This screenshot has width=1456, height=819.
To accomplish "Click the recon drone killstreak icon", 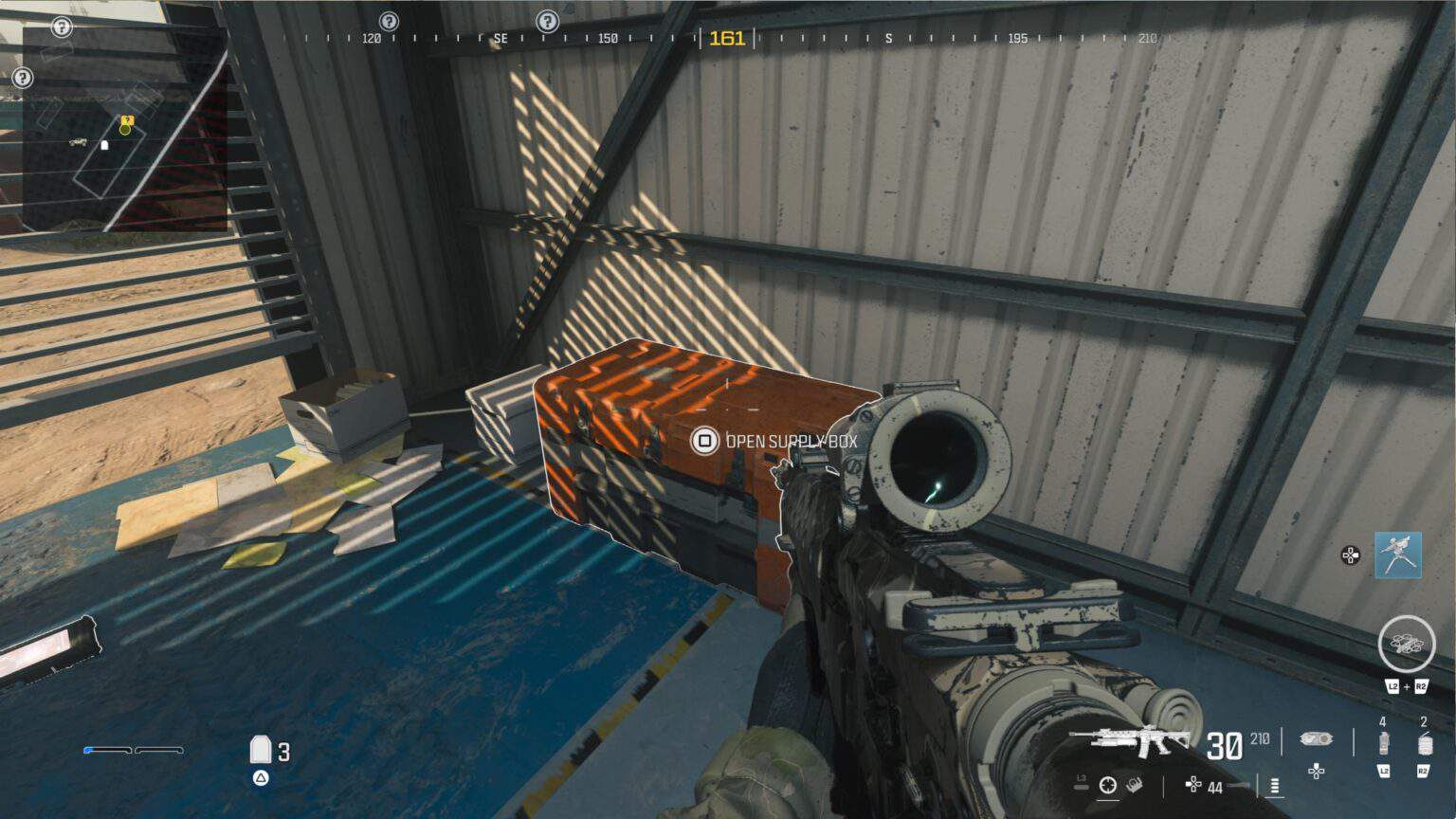I will pyautogui.click(x=1405, y=644).
